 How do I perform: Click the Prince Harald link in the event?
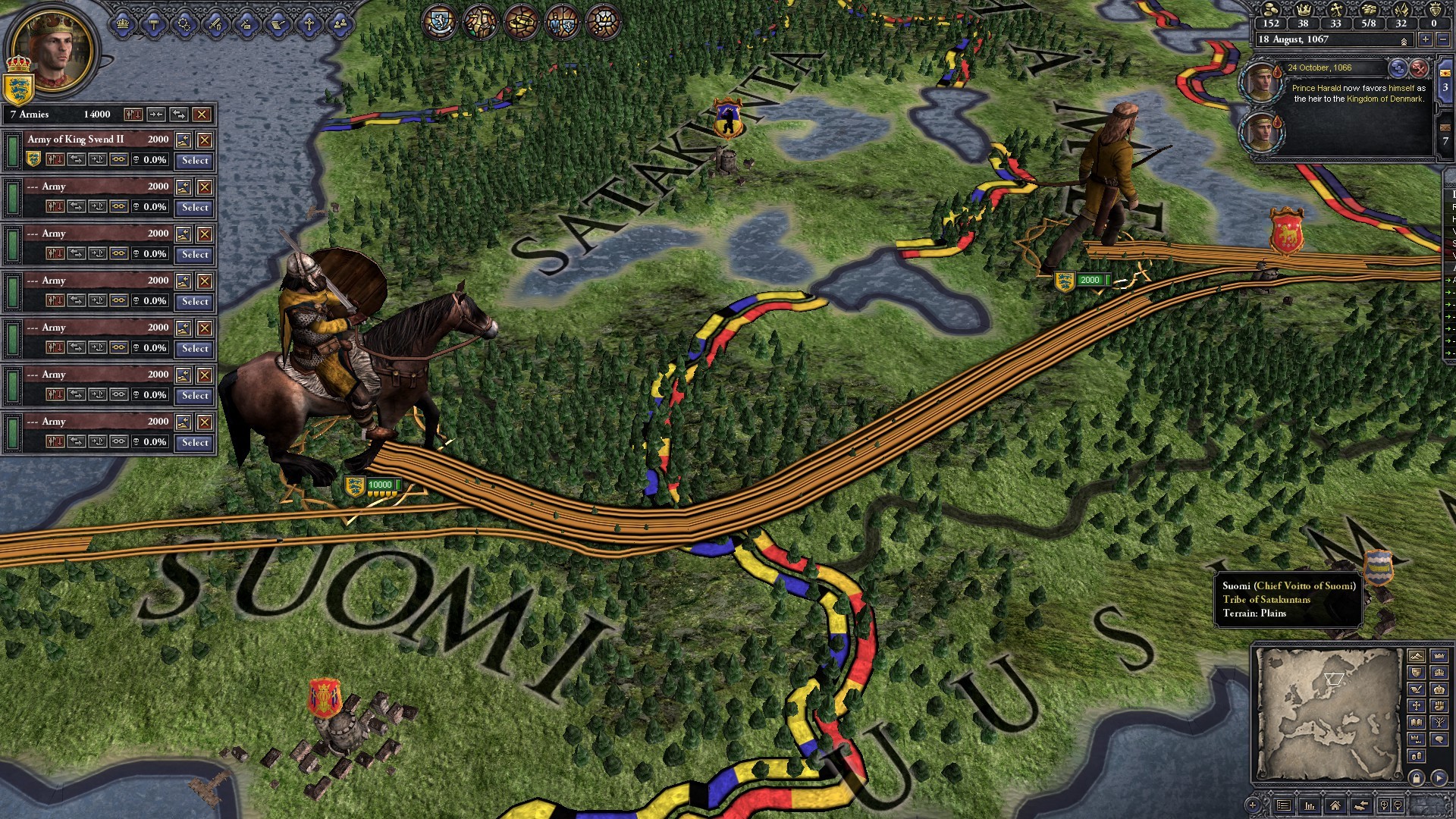[1318, 89]
